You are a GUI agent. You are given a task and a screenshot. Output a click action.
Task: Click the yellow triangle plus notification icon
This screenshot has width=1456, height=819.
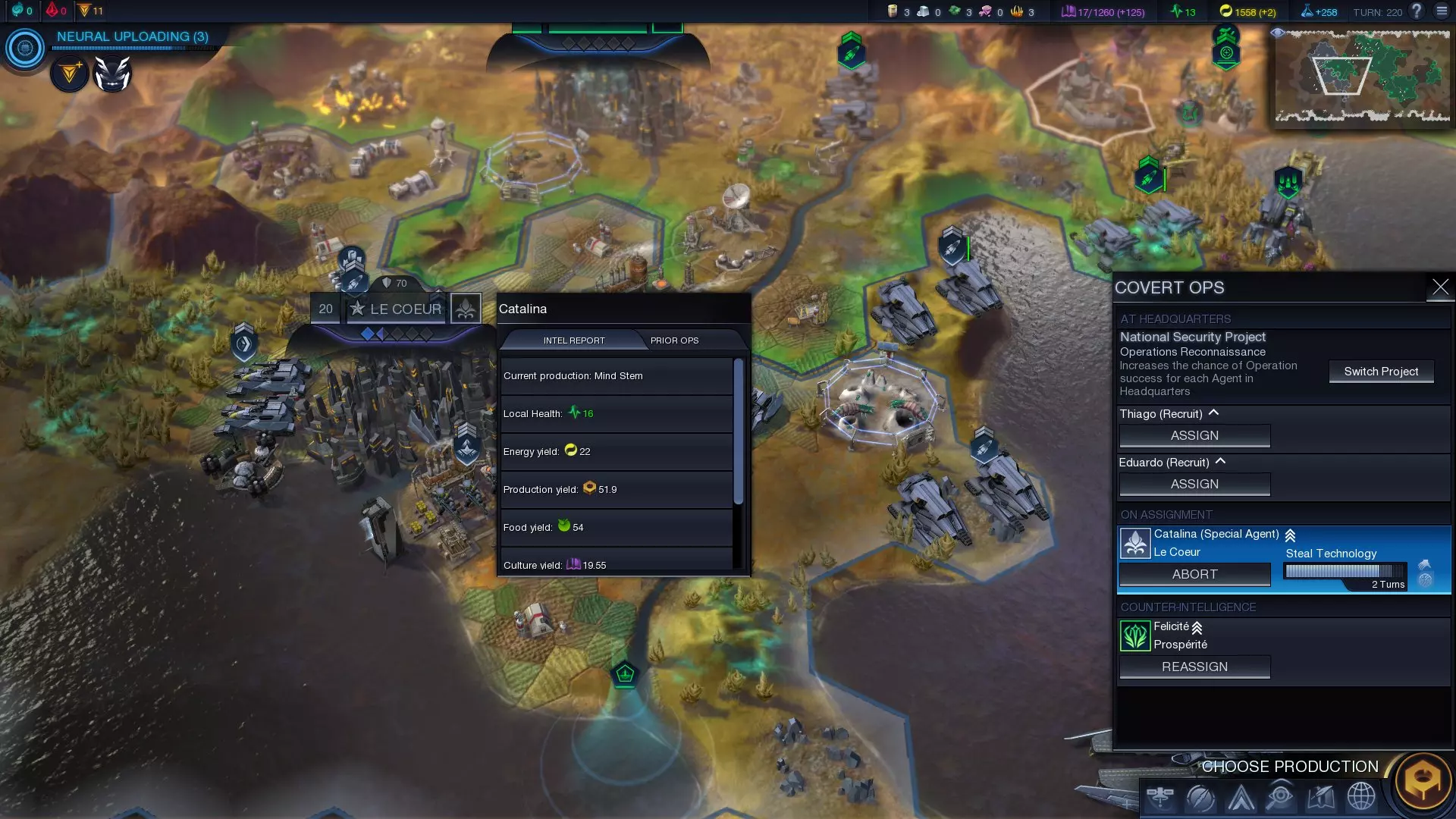[70, 74]
